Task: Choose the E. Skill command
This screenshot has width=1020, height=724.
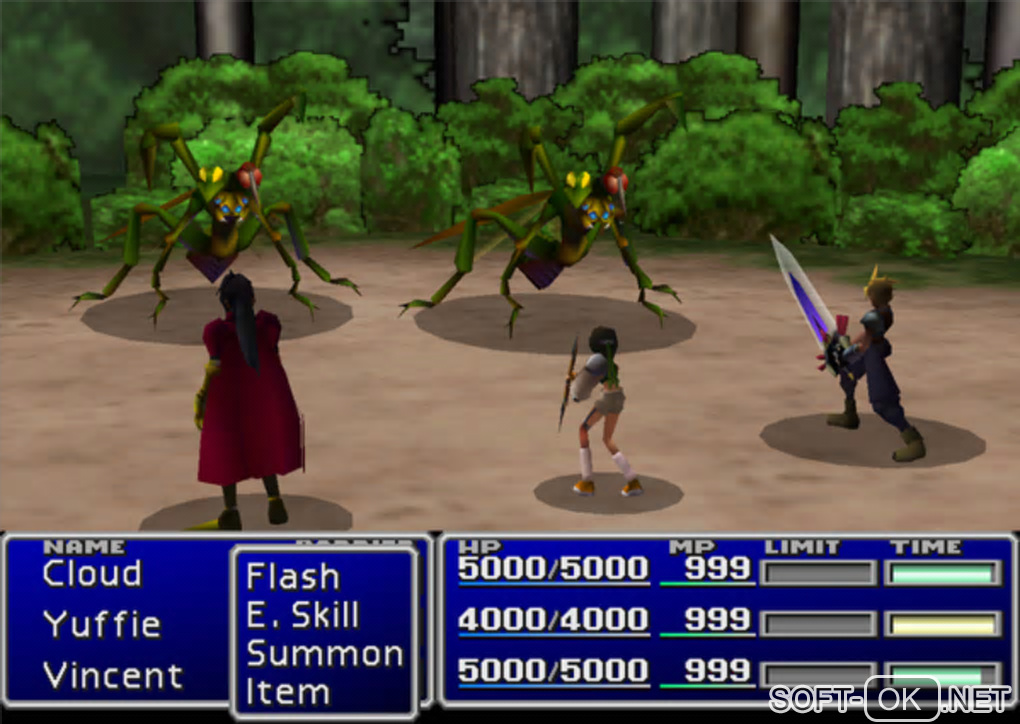Action: [302, 616]
